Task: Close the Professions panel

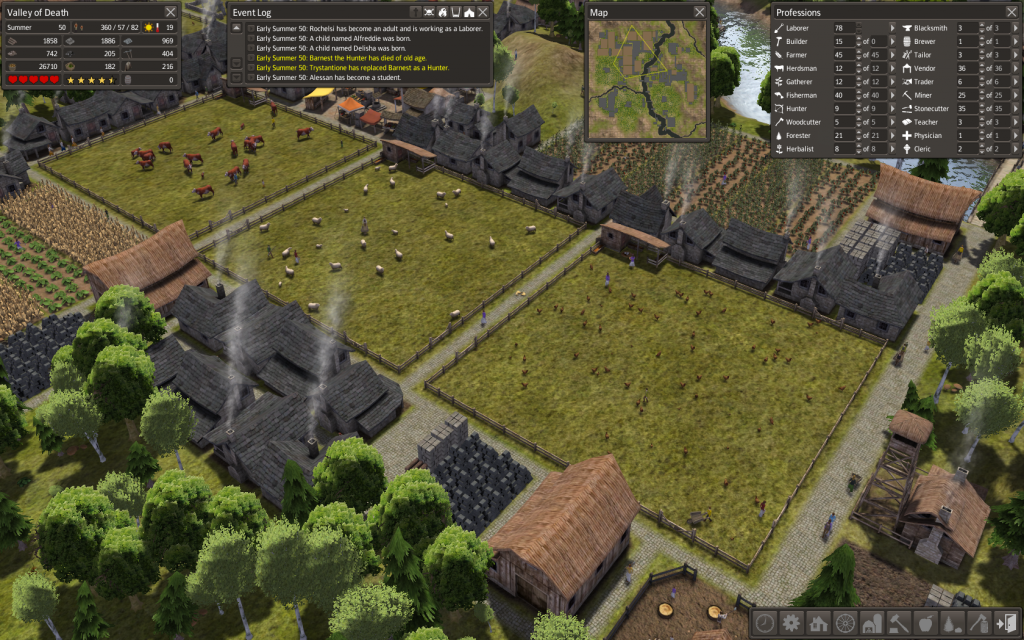Action: point(1010,12)
